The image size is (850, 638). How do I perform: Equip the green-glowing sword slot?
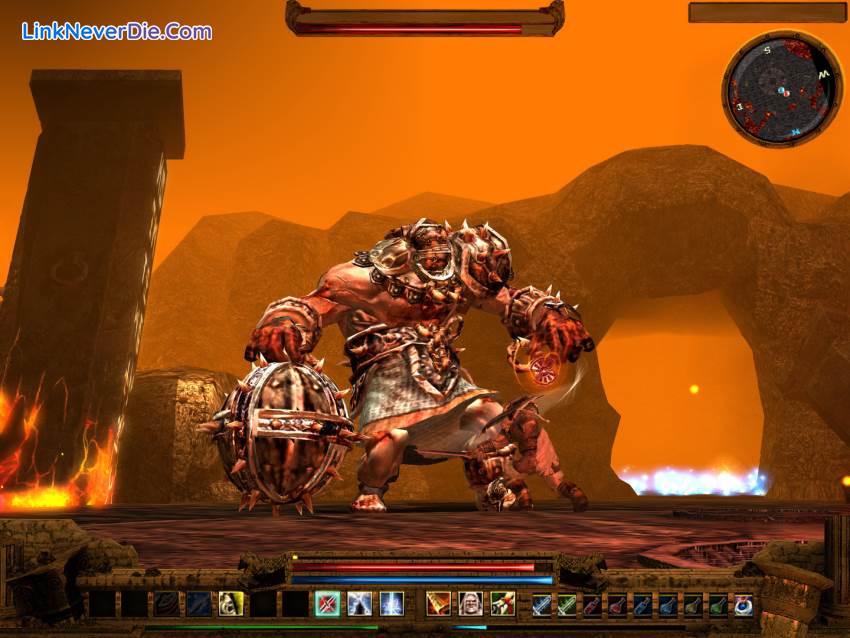point(567,604)
